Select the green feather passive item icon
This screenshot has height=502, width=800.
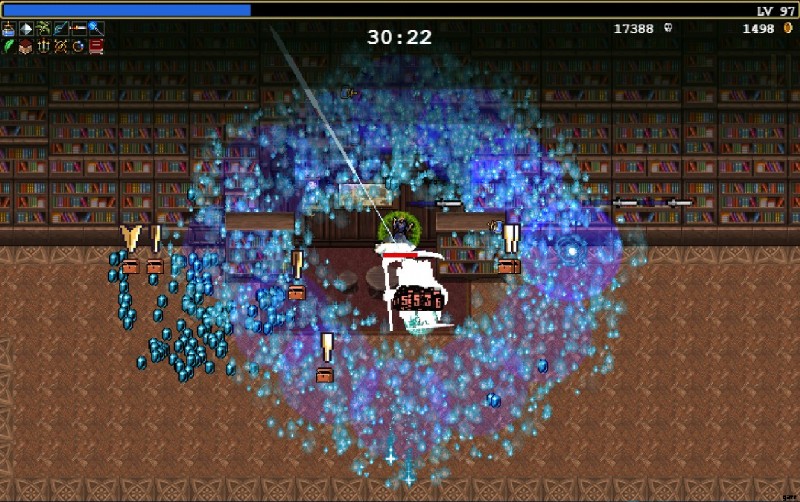(x=9, y=46)
